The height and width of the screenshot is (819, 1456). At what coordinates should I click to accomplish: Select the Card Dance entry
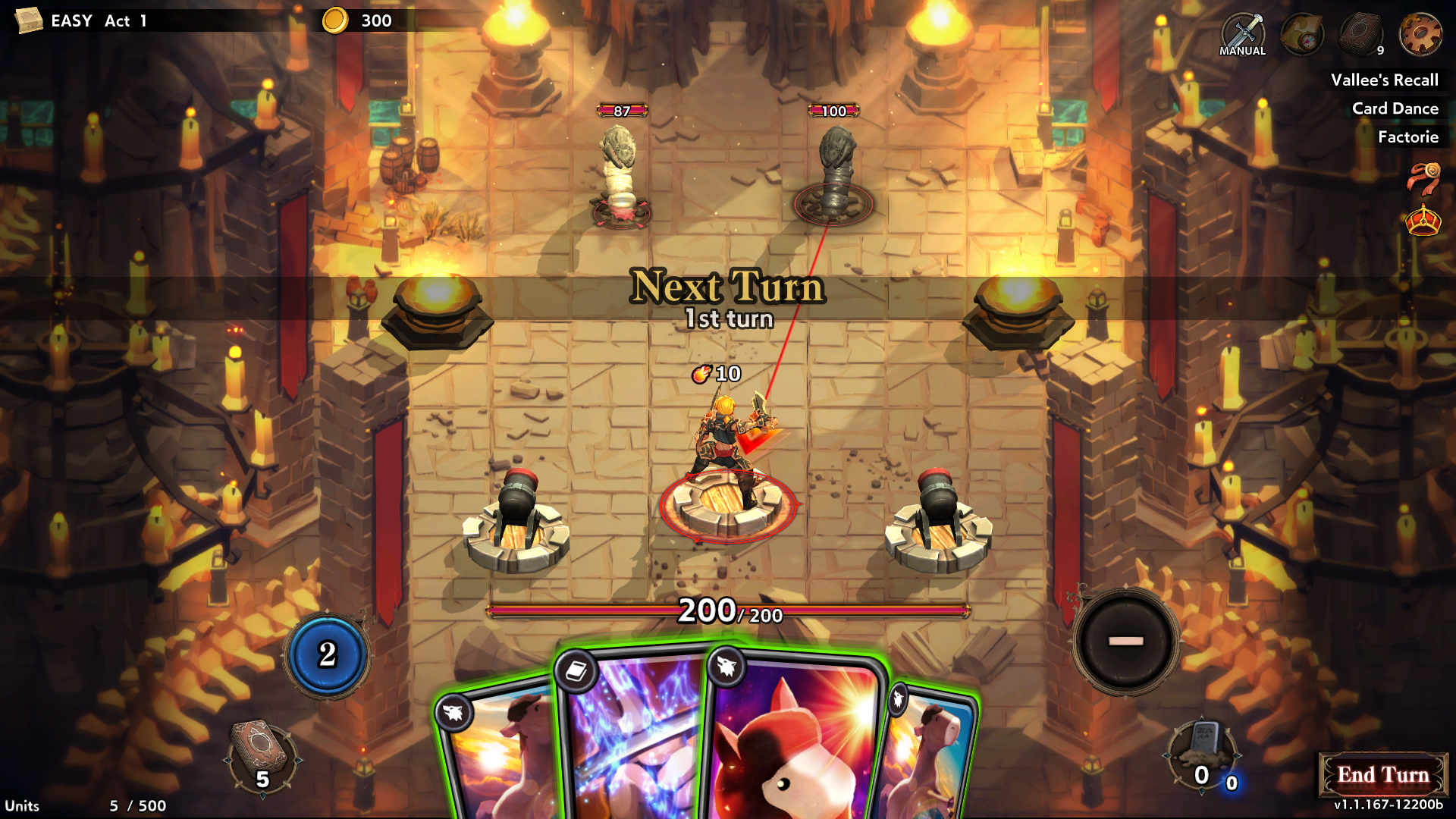(x=1395, y=108)
